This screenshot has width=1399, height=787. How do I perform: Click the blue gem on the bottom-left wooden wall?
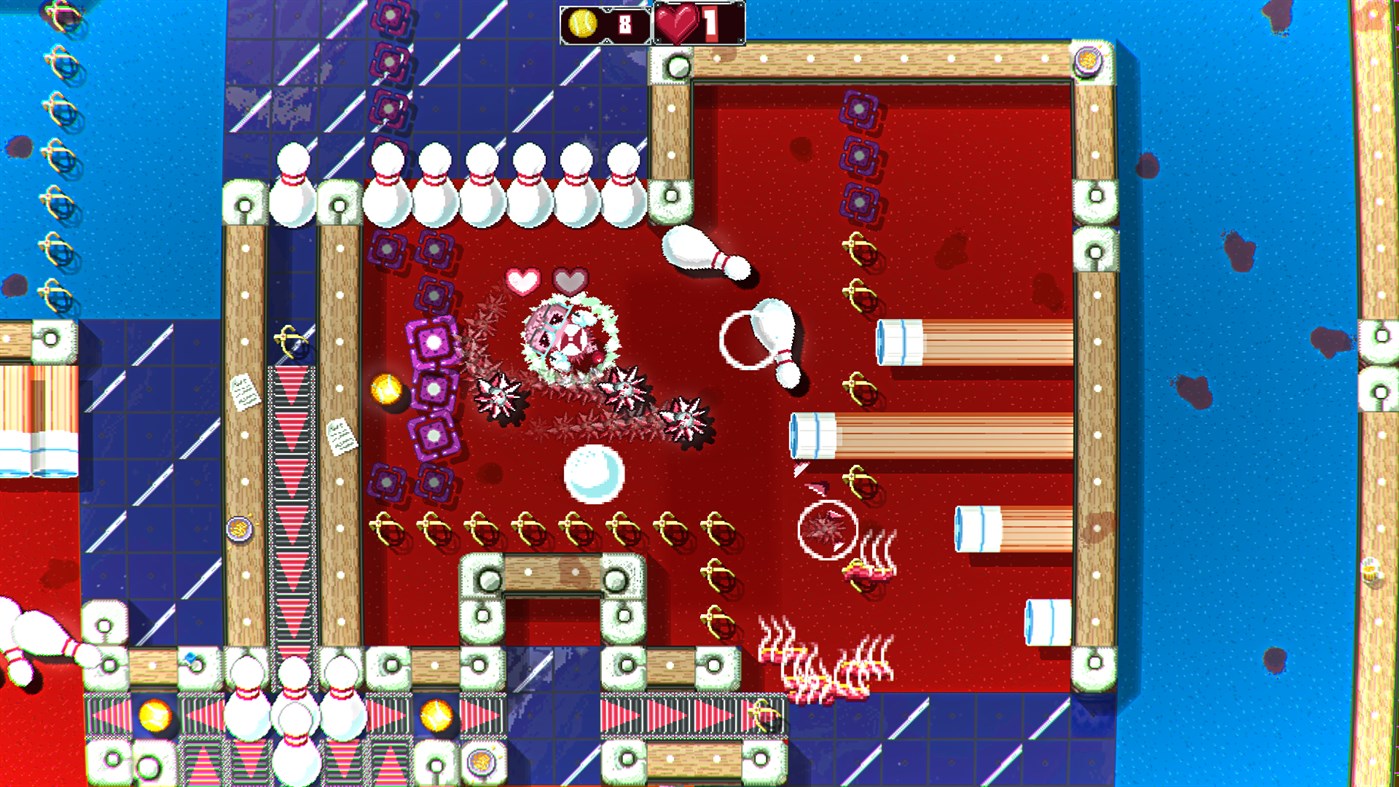189,657
